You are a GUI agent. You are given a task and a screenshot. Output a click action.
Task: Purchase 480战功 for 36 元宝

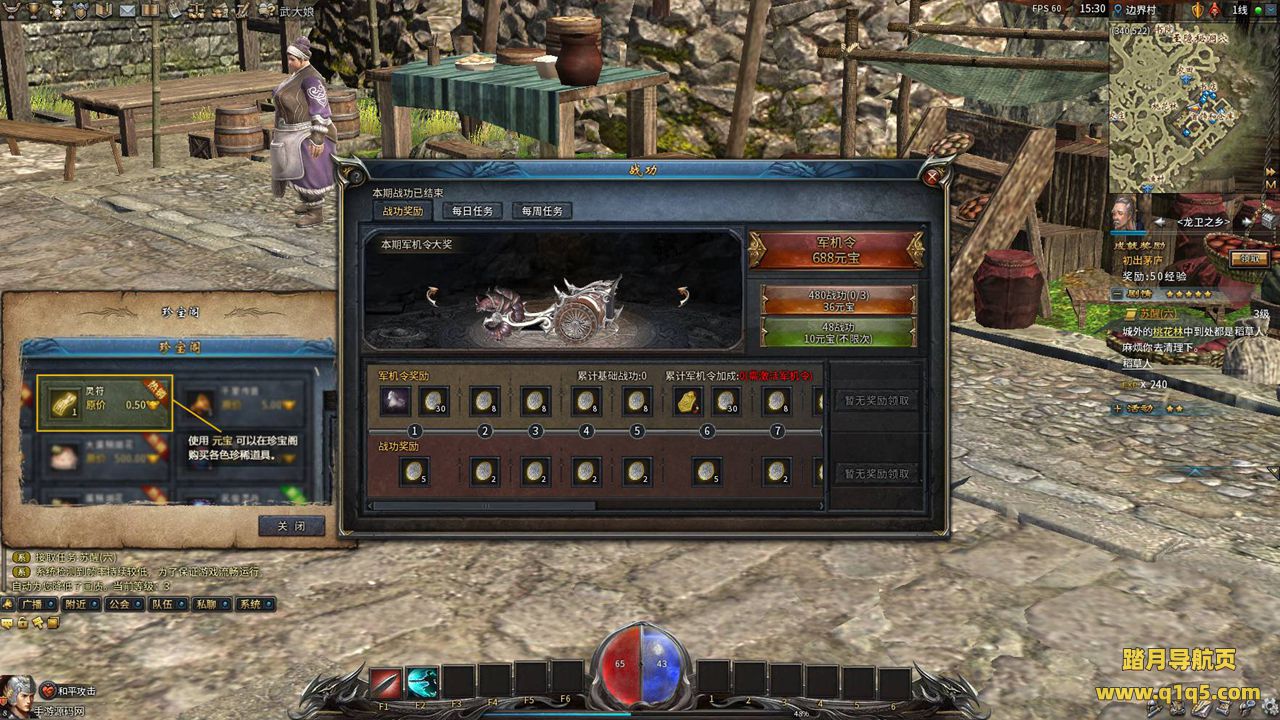click(838, 301)
